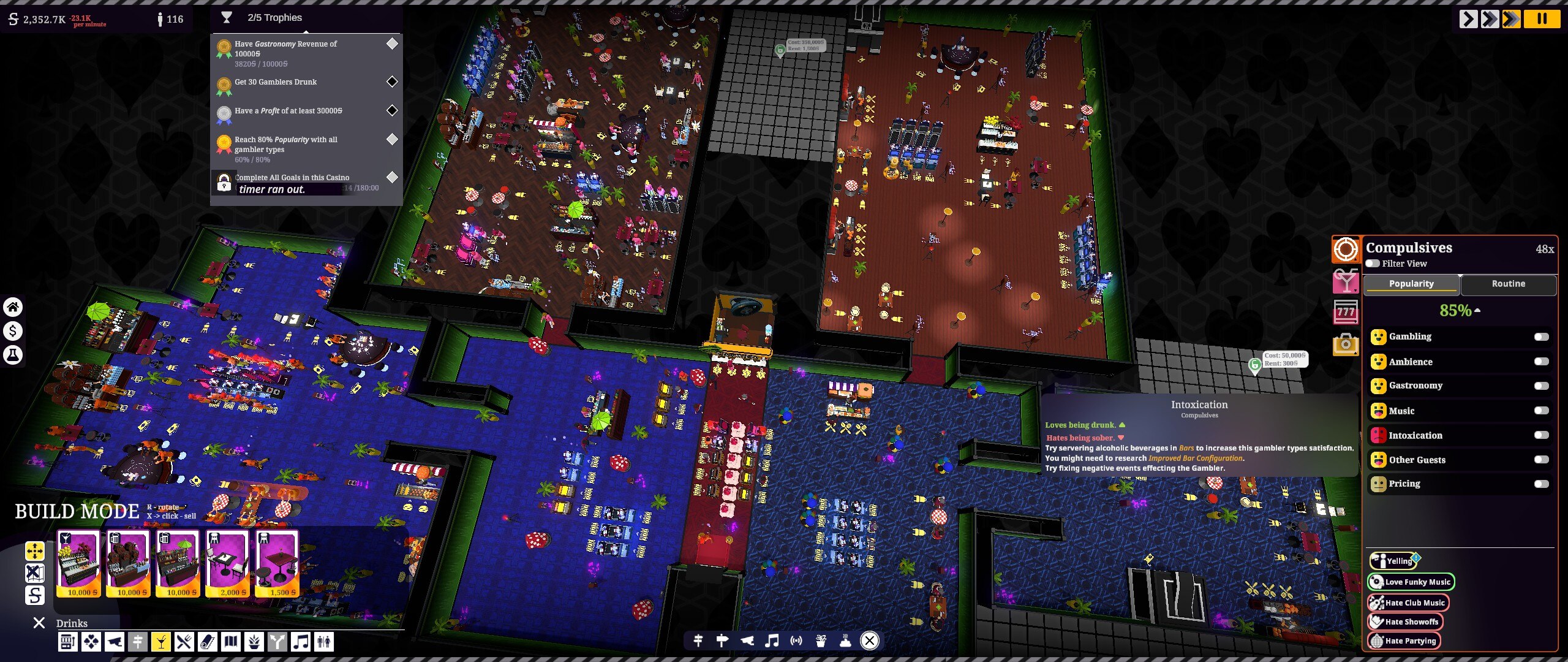This screenshot has height=662, width=1568.
Task: Expand the 777 slots sidebar category
Action: tap(1346, 311)
